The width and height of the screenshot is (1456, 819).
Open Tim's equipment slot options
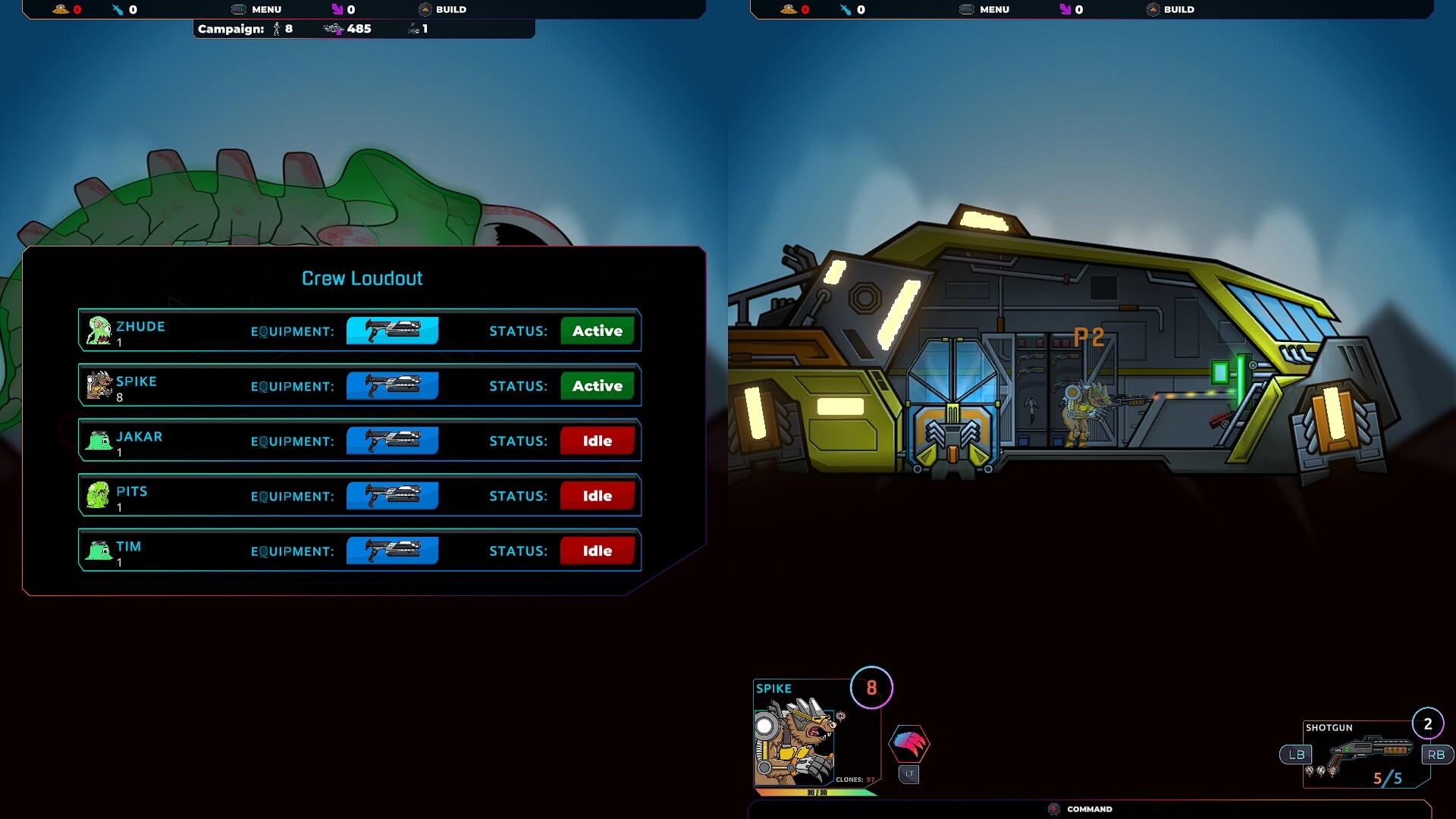[x=392, y=551]
